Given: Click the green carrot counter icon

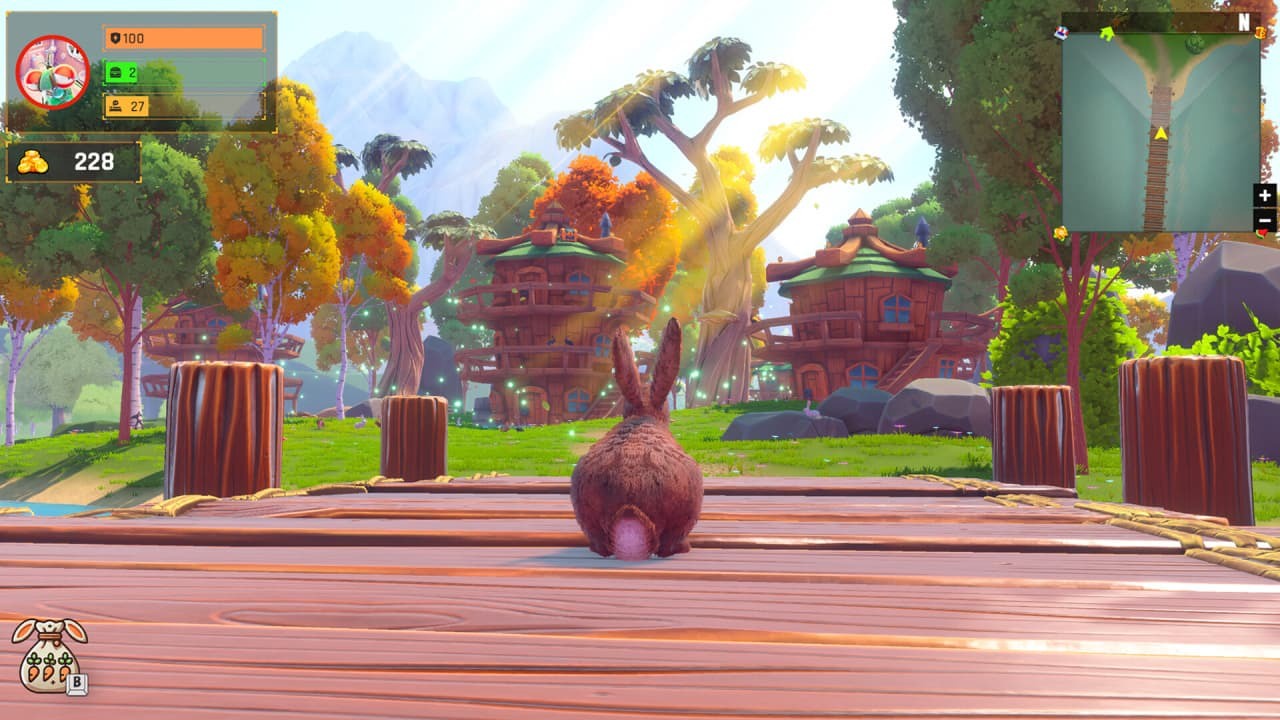Looking at the screenshot, I should point(117,72).
